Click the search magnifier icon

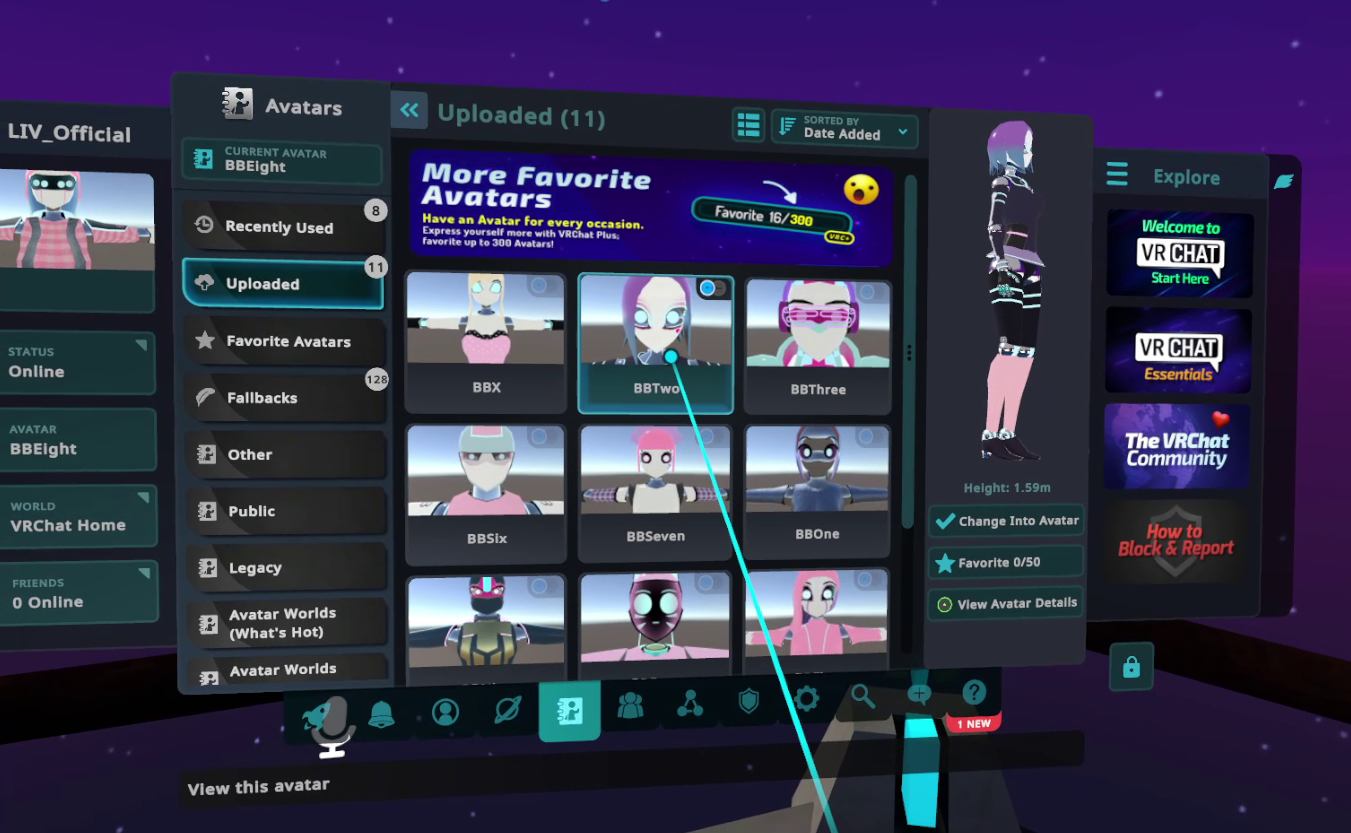click(x=863, y=695)
